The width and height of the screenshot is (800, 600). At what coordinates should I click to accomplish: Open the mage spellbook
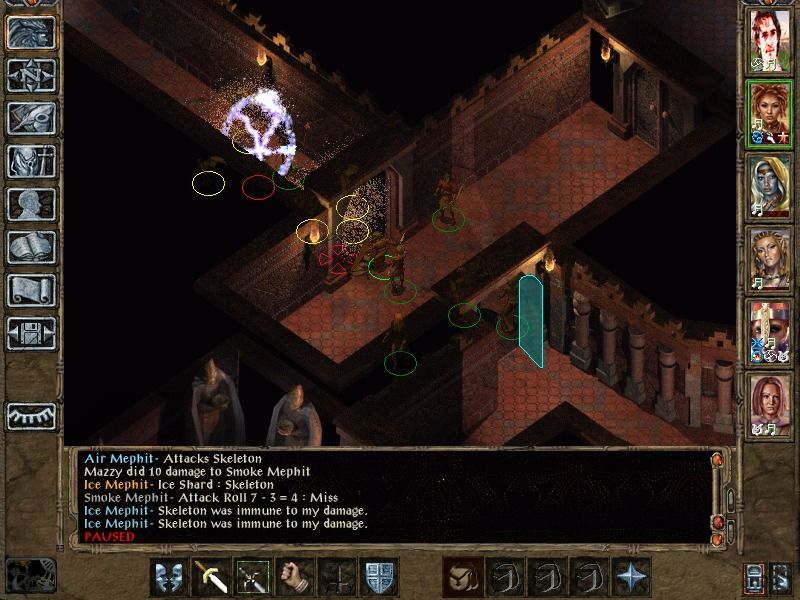[x=31, y=247]
